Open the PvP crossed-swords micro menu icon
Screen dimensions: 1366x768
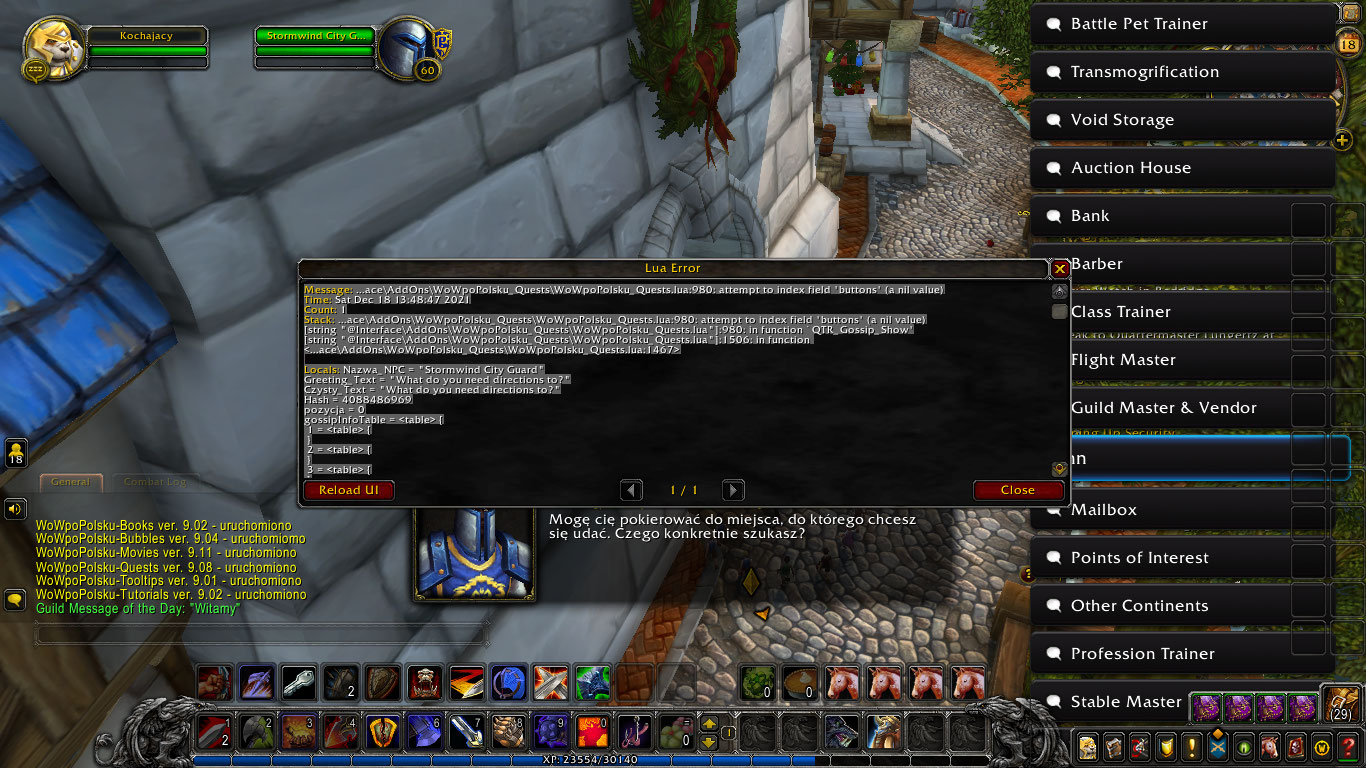point(1218,747)
